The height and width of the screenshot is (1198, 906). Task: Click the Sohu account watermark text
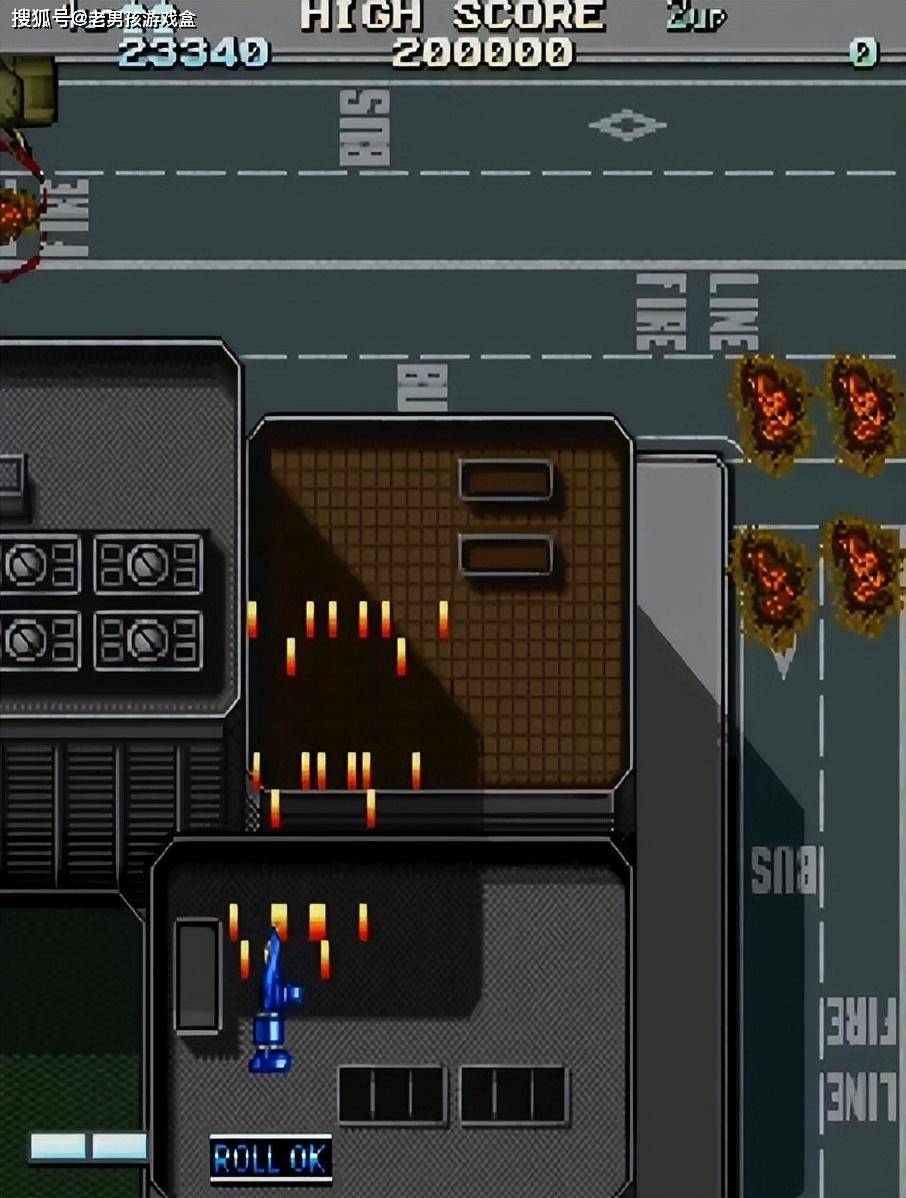(104, 18)
